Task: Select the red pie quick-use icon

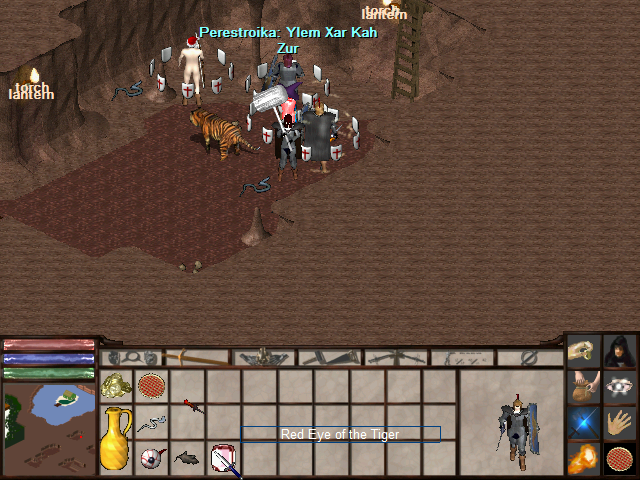Action: click(620, 459)
